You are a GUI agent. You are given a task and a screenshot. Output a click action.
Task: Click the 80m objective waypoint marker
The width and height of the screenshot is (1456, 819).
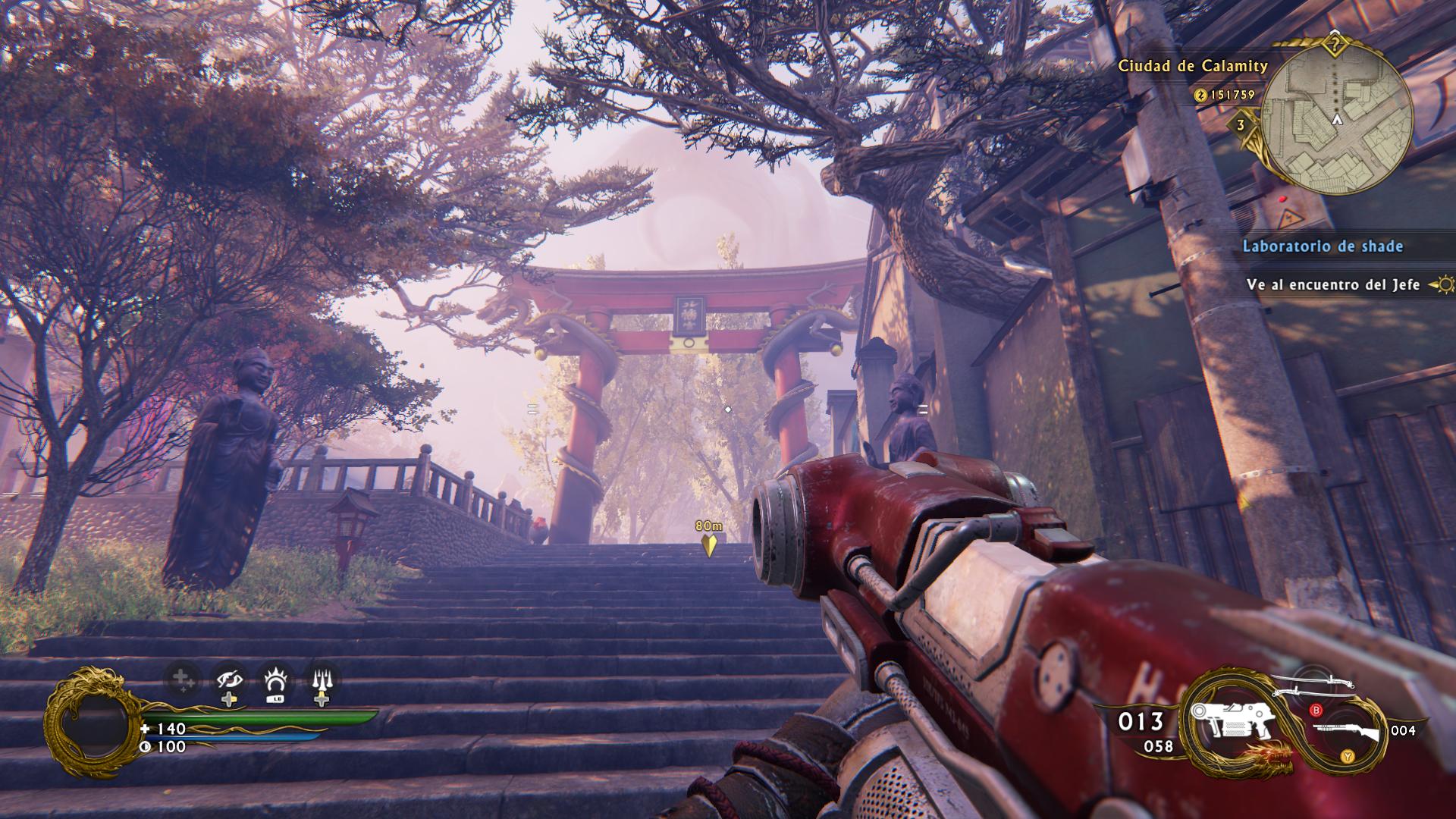click(709, 545)
